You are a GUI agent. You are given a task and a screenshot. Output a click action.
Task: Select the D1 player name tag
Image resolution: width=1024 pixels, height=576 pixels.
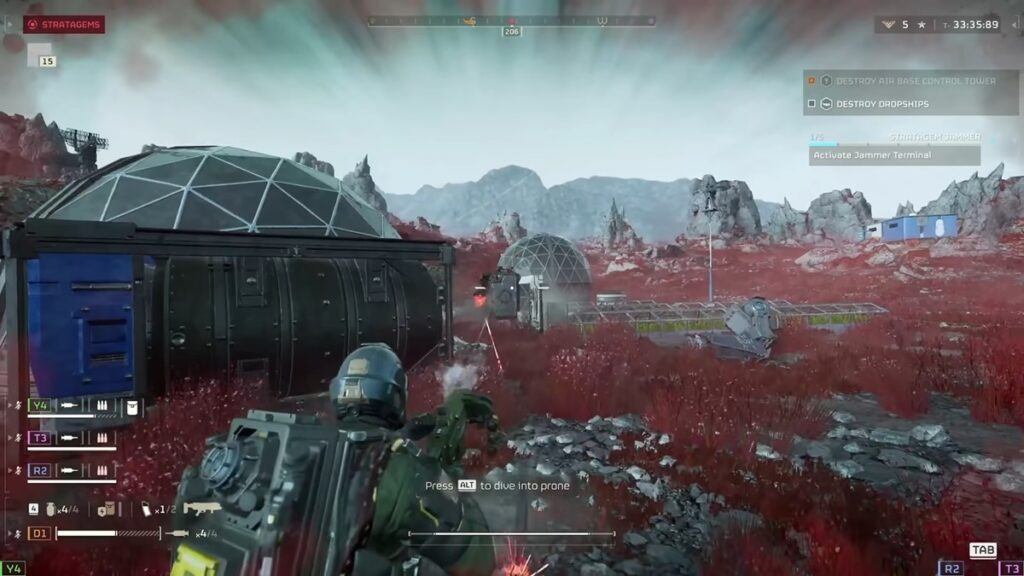40,533
